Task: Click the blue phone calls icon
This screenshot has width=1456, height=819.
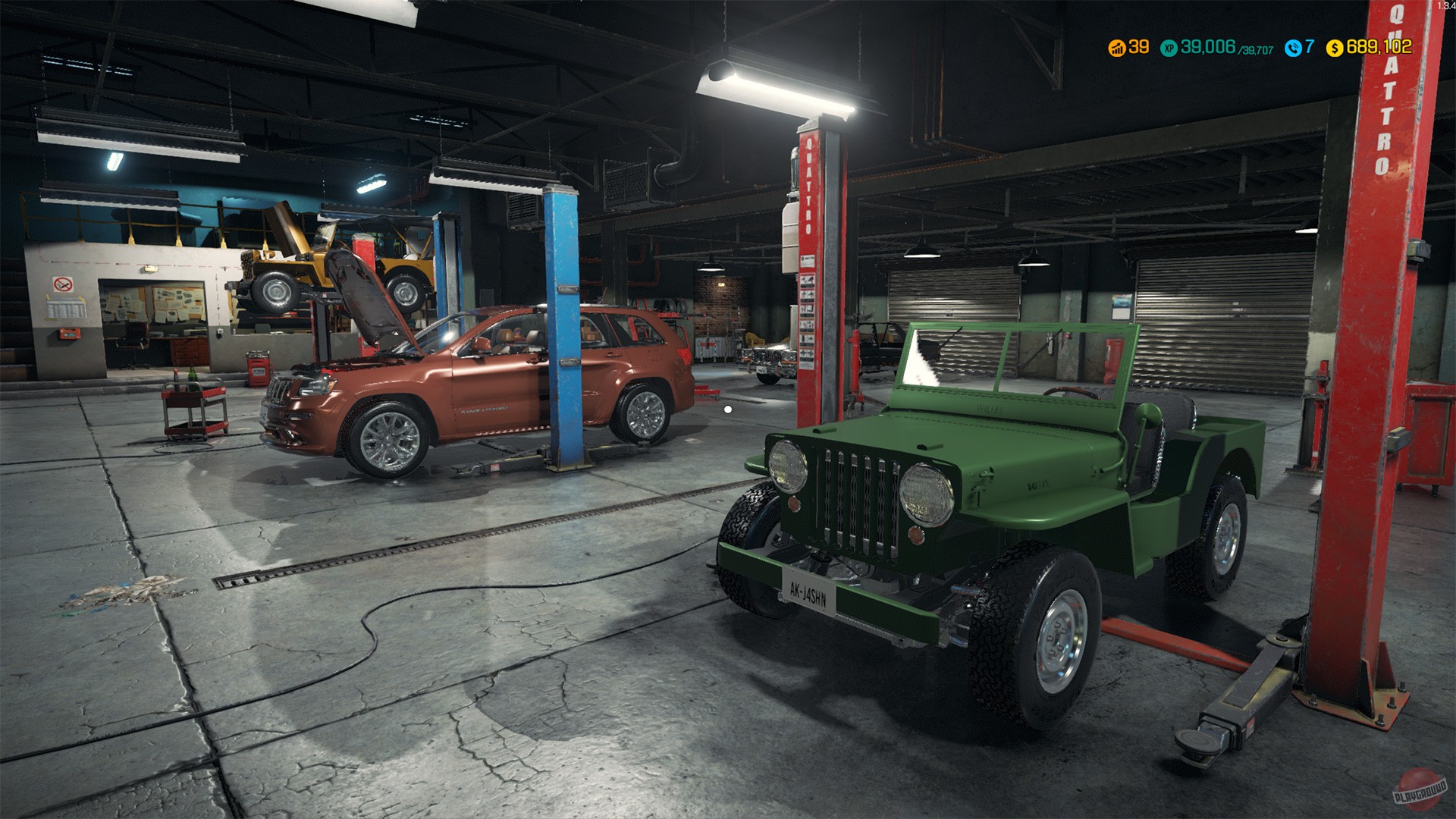Action: pos(1294,47)
